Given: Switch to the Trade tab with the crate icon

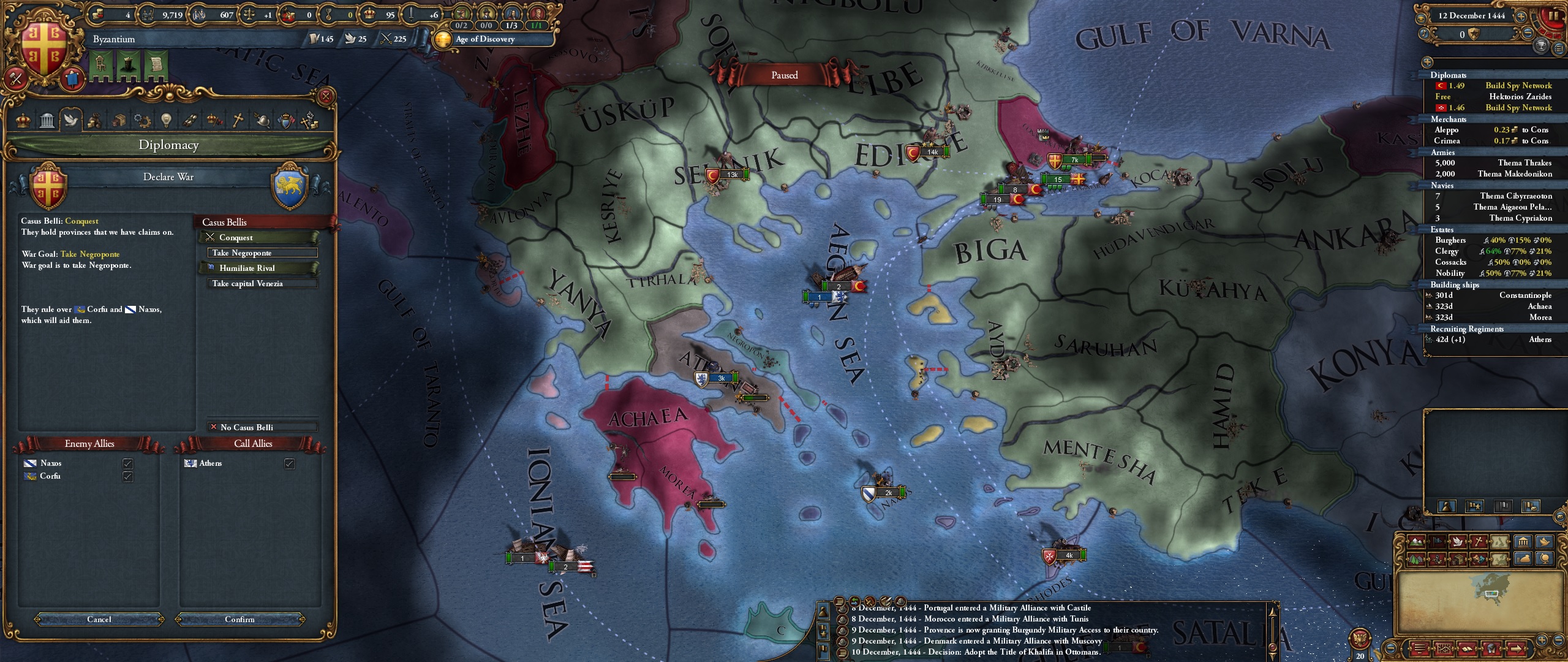Looking at the screenshot, I should [119, 120].
